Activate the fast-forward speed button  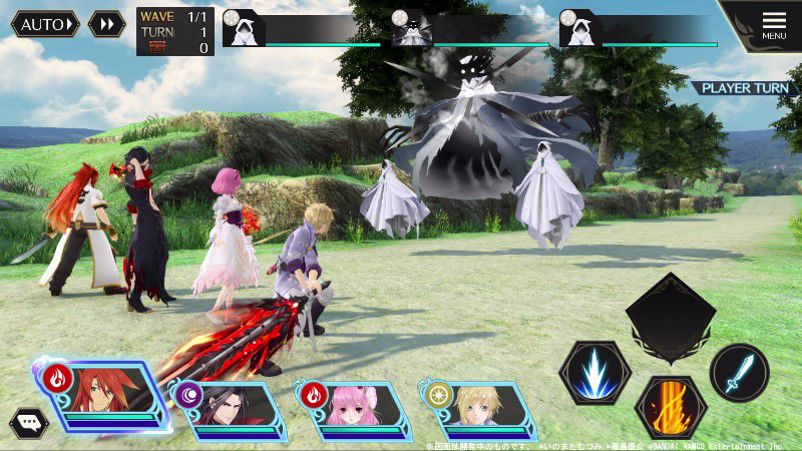[106, 24]
